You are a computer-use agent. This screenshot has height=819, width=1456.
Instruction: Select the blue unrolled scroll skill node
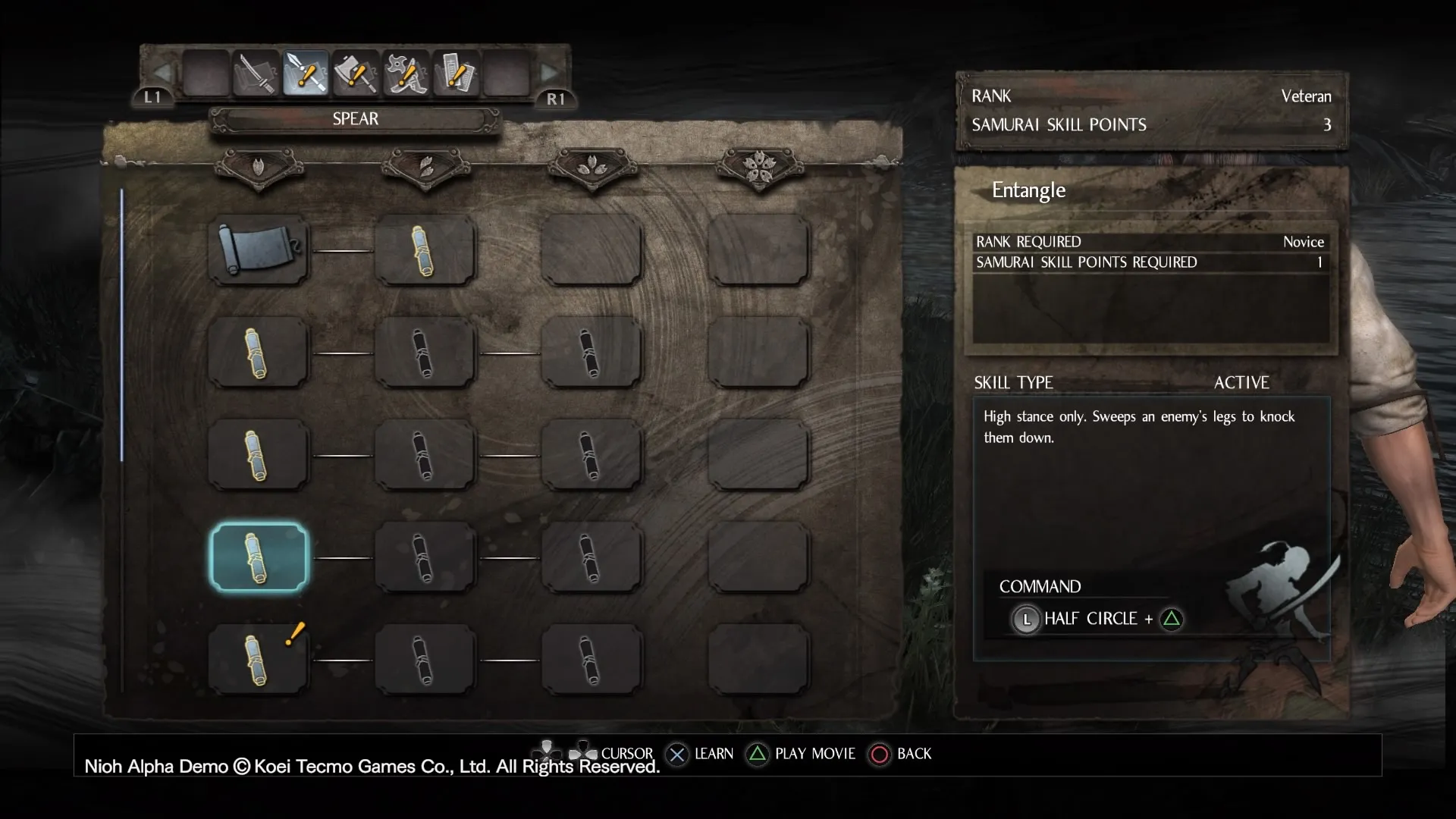(259, 249)
